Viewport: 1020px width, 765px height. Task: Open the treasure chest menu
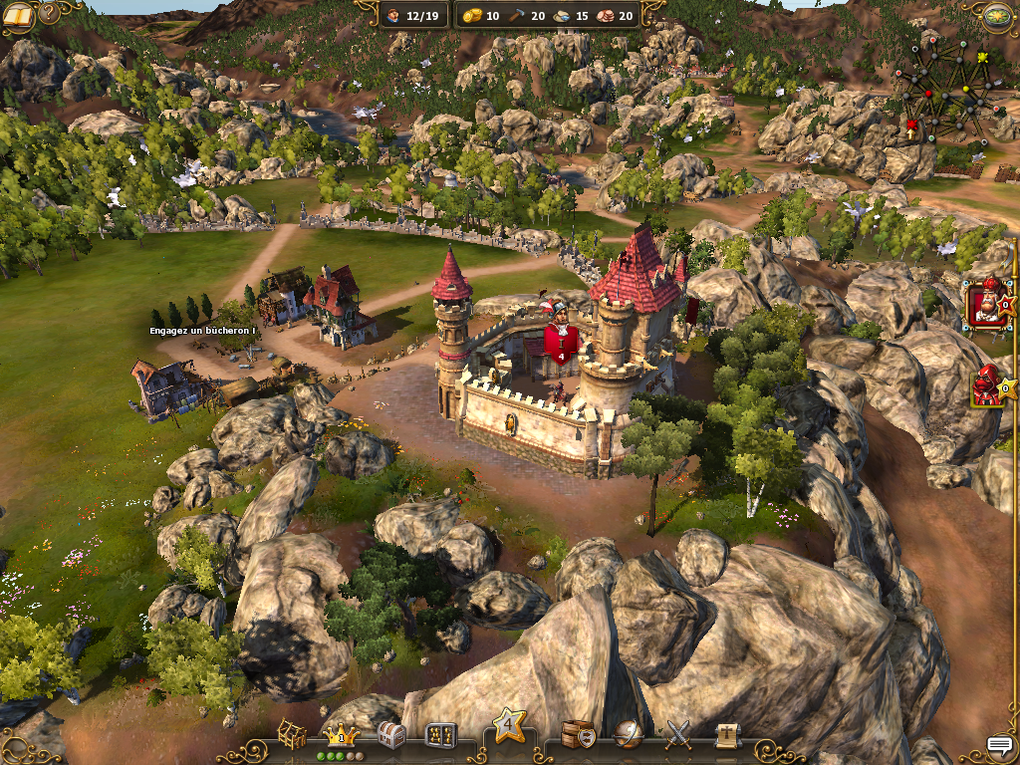[391, 736]
